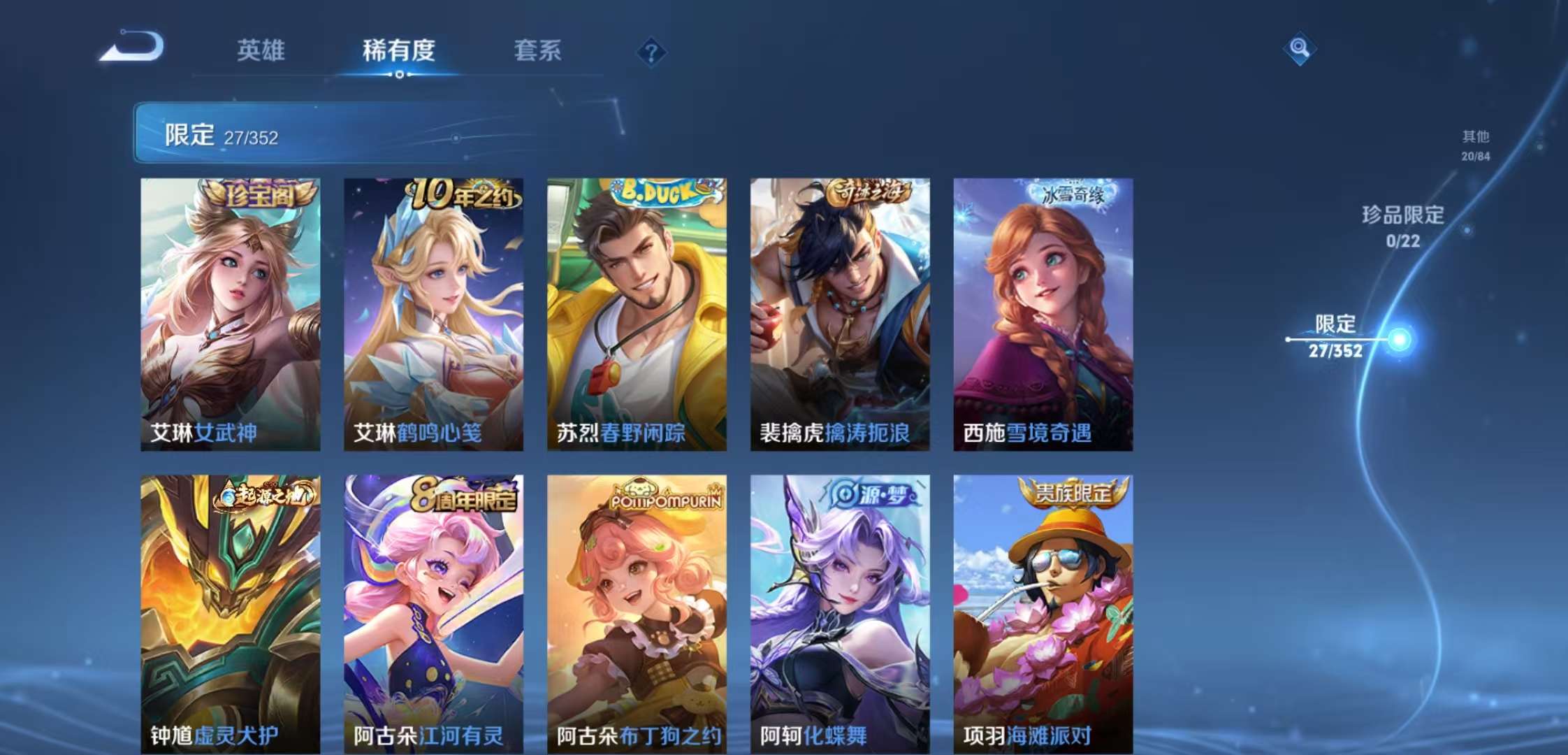
Task: Switch to the 英雄 tab
Action: [x=262, y=51]
